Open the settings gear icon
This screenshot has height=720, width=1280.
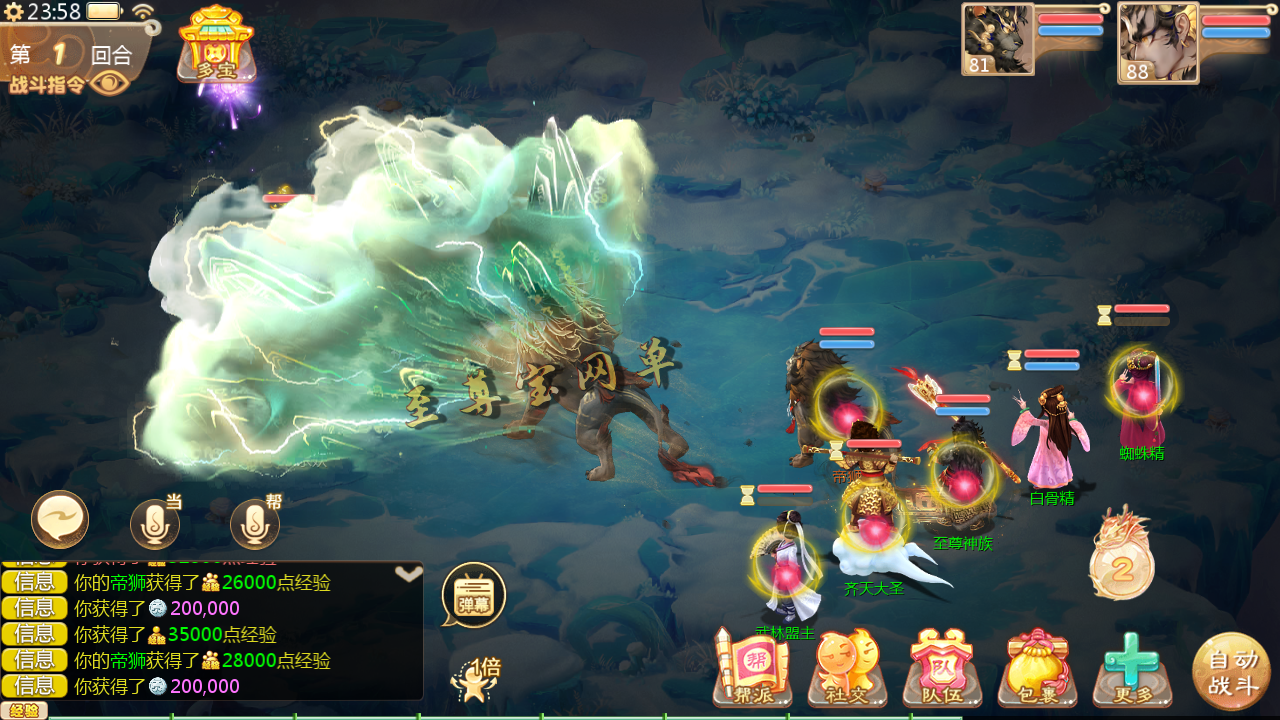(x=13, y=12)
